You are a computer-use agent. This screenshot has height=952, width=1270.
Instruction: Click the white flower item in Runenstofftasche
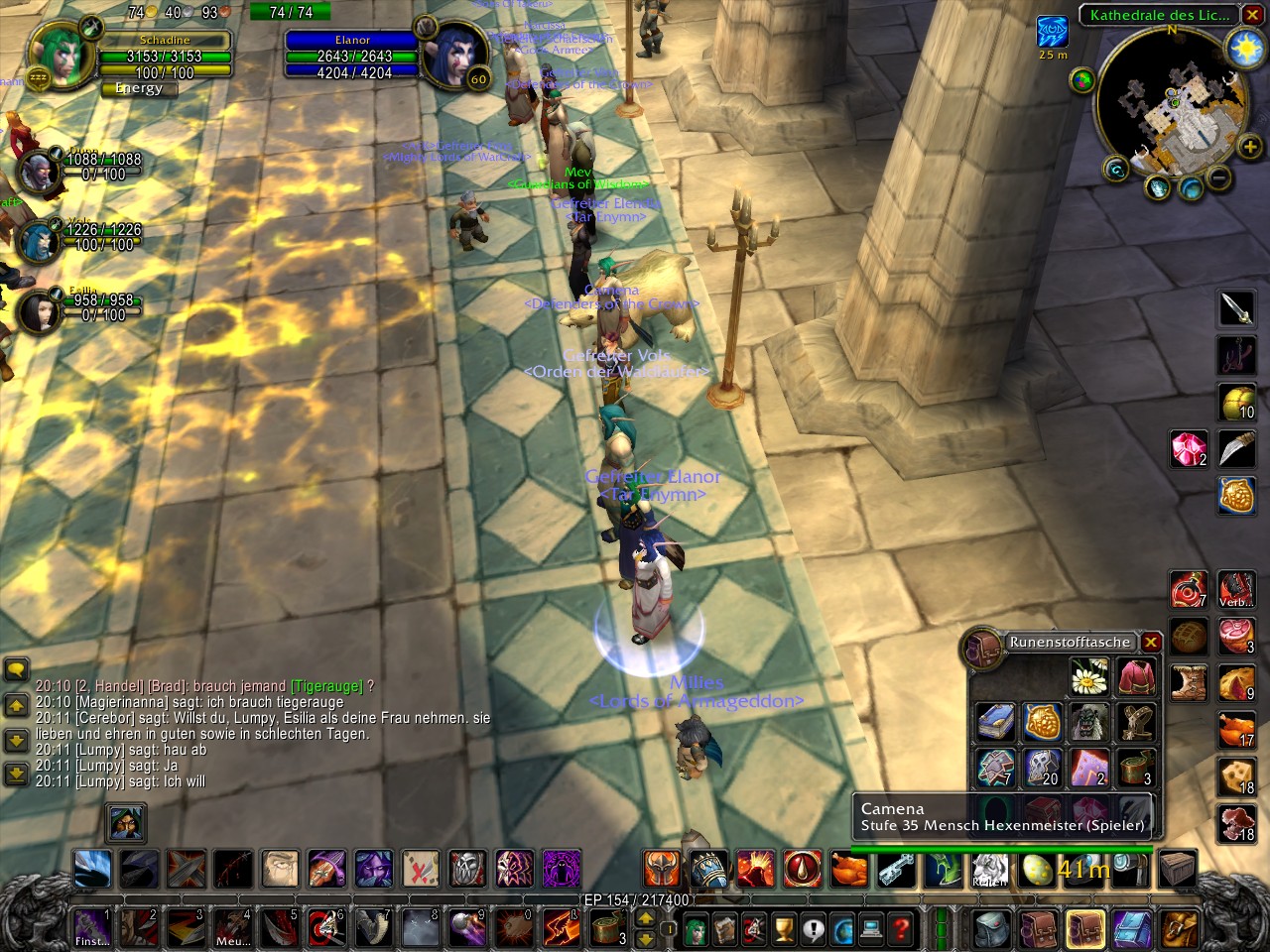pos(1088,675)
